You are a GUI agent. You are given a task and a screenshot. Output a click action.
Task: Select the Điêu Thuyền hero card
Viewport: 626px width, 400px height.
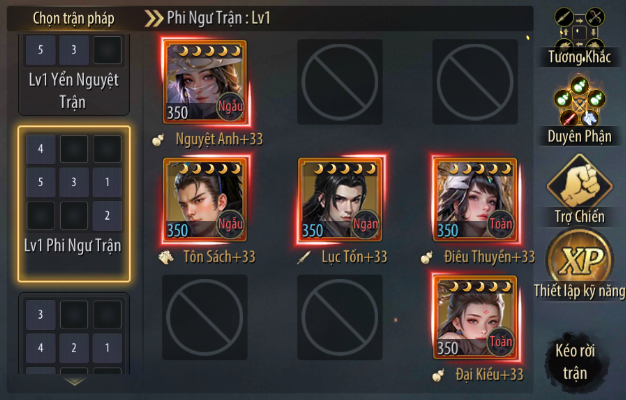[x=475, y=200]
